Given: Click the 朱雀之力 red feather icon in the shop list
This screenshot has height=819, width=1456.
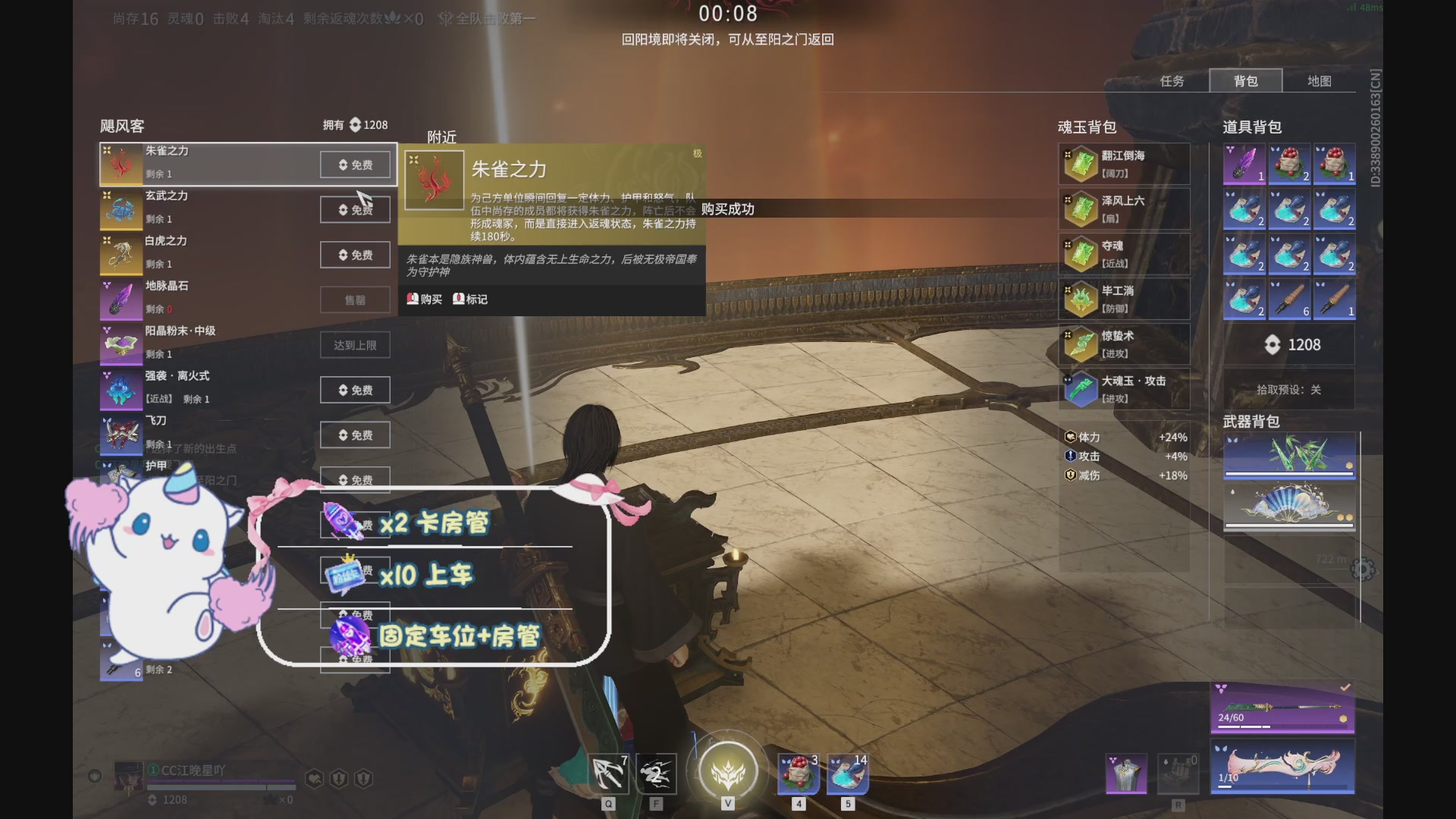Looking at the screenshot, I should 120,164.
